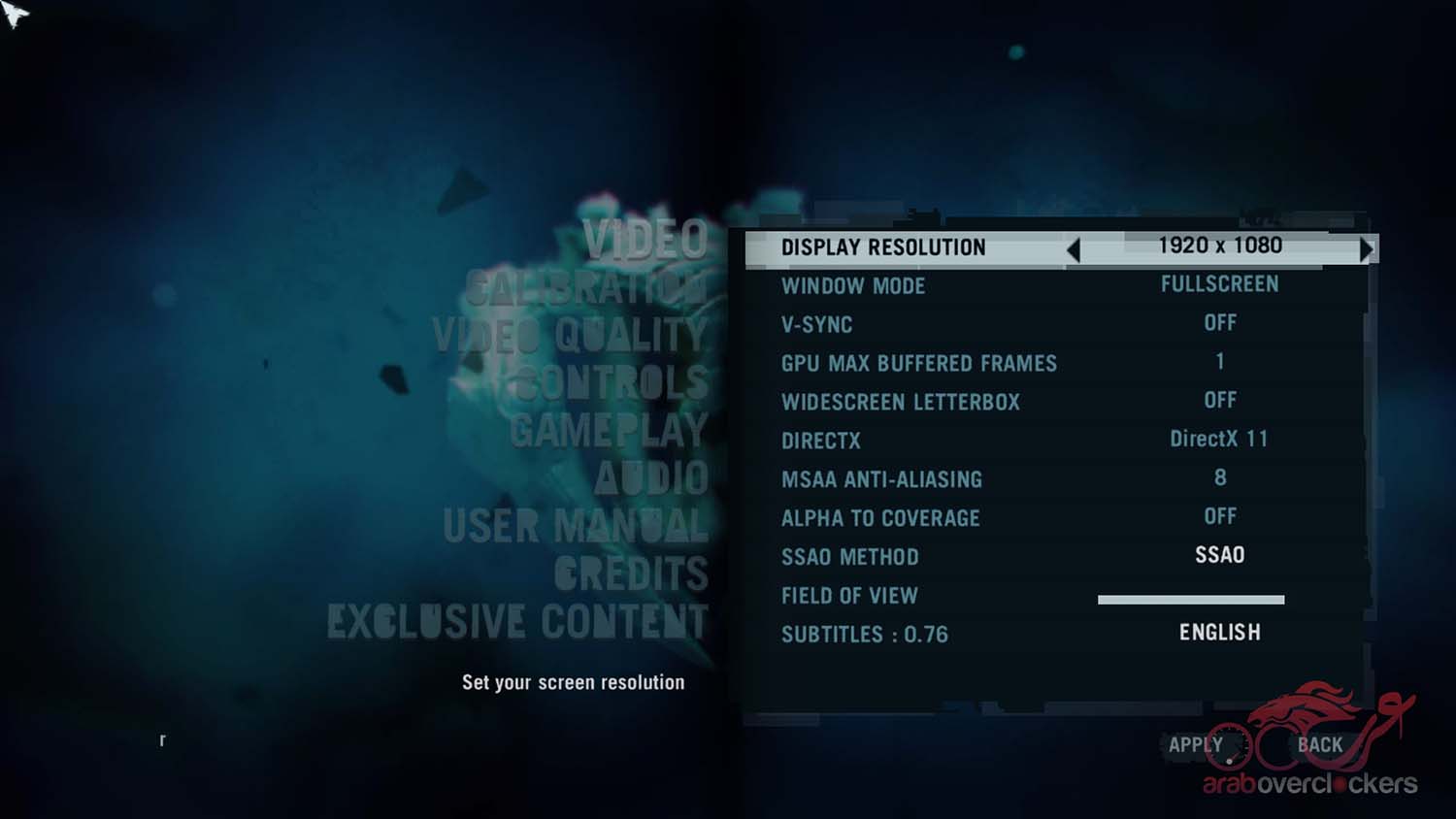Select the Window Mode setting row

tap(1053, 285)
